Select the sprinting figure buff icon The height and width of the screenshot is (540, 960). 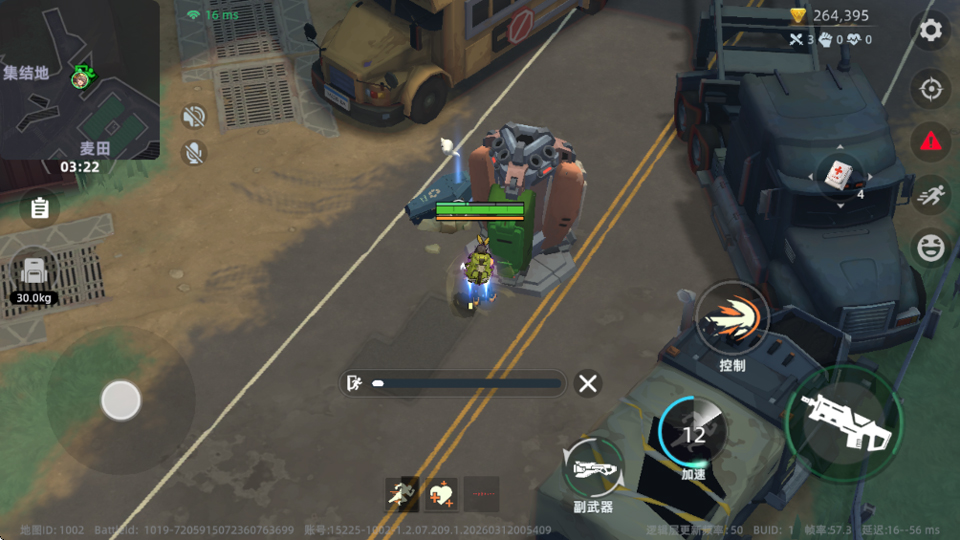[x=402, y=494]
